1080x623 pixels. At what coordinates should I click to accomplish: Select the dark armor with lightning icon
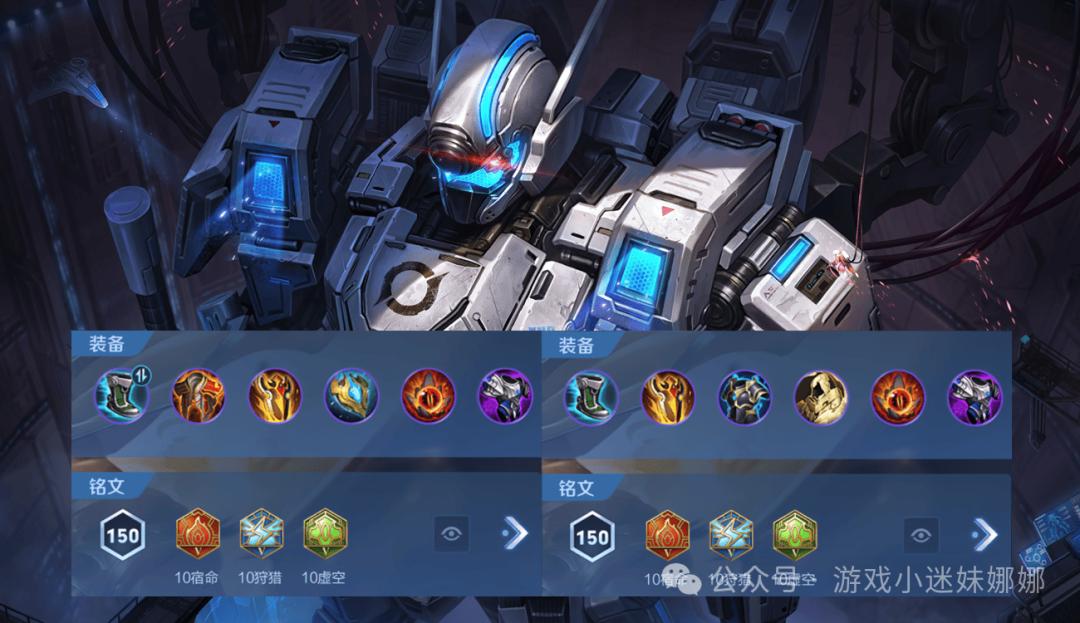pyautogui.click(x=744, y=396)
